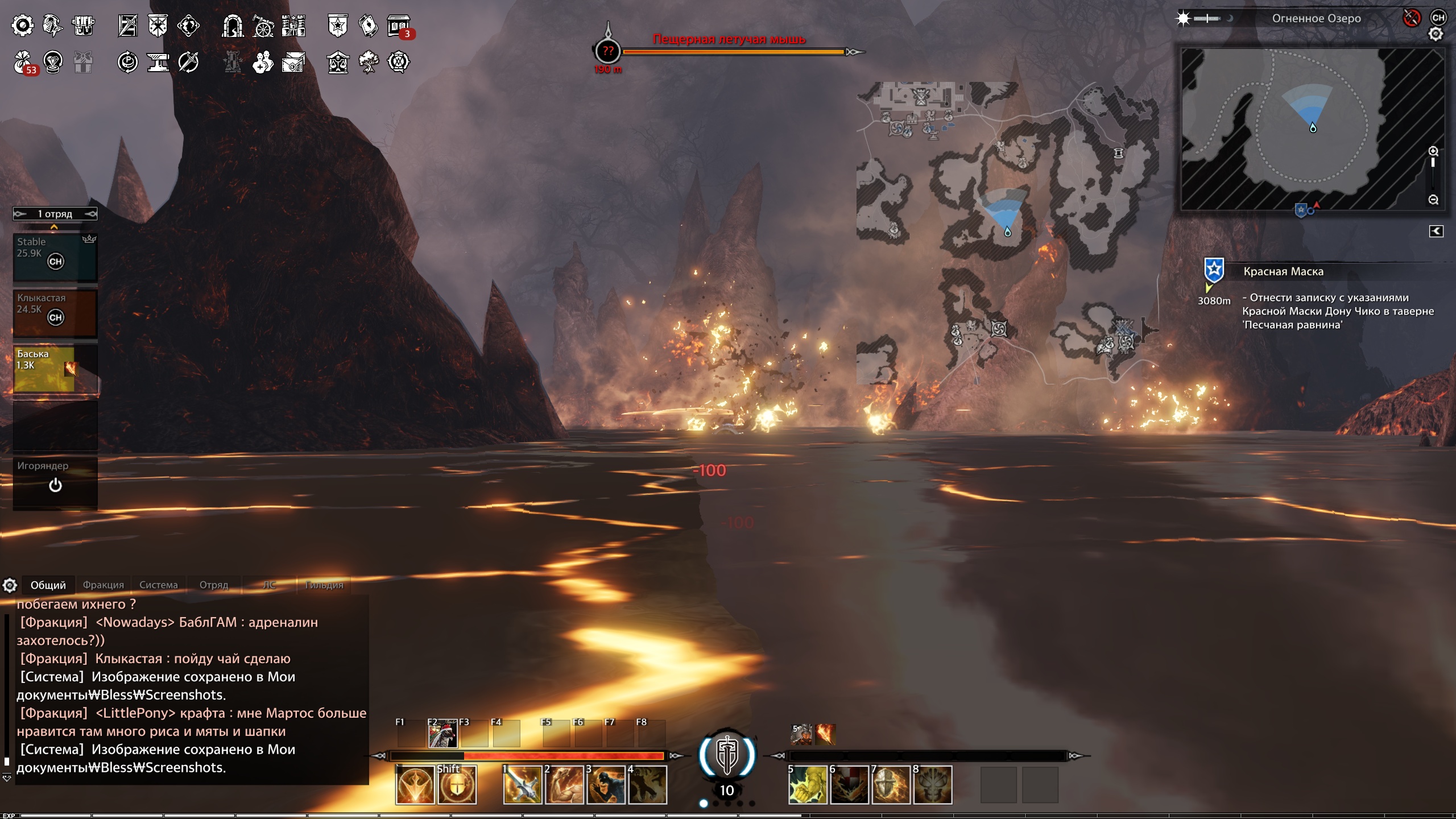Click the cannon siege menu icon
The image size is (1456, 819).
click(x=263, y=26)
